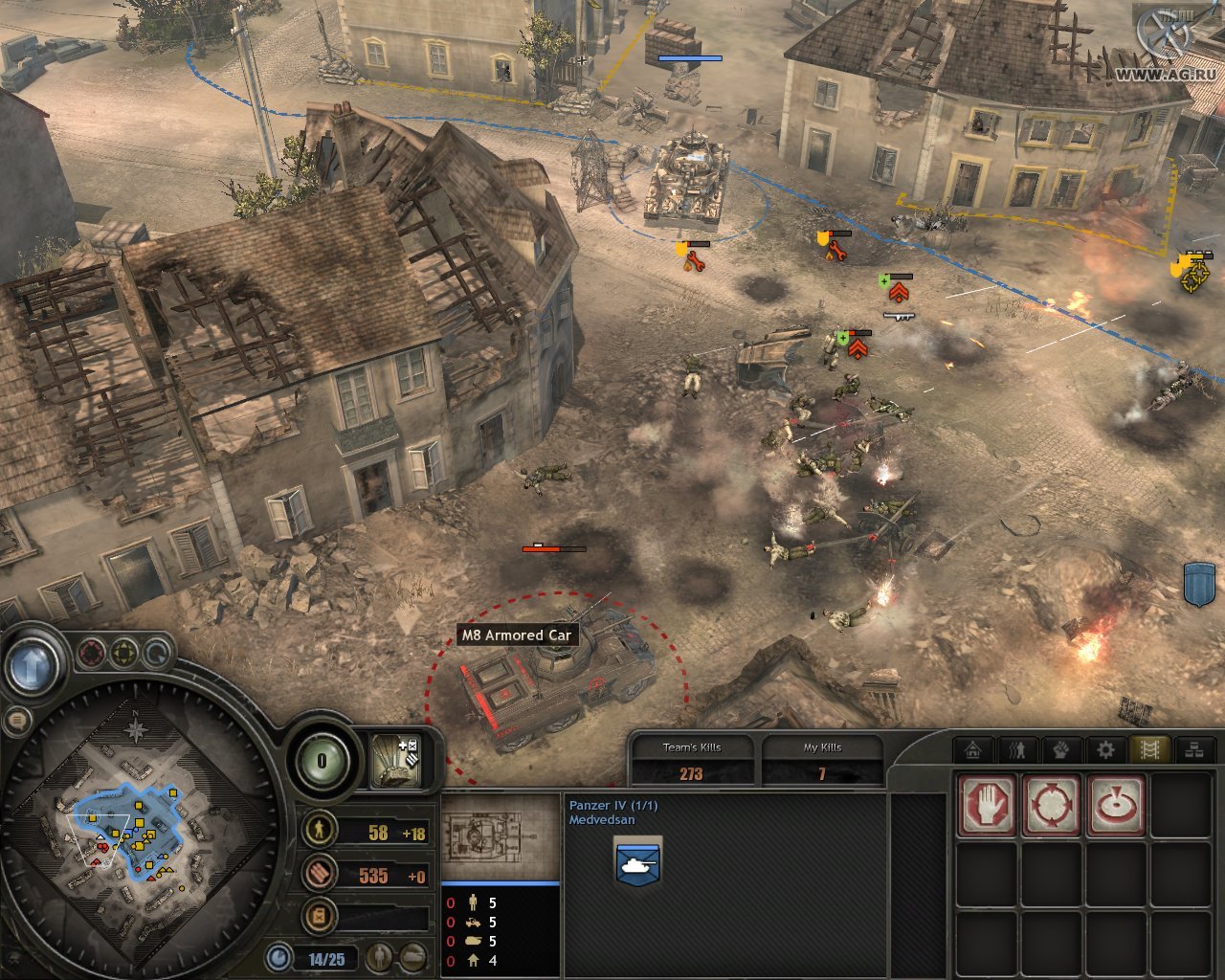This screenshot has height=980, width=1225.
Task: Click the blue experience bar under the tank blueprint
Action: click(502, 885)
